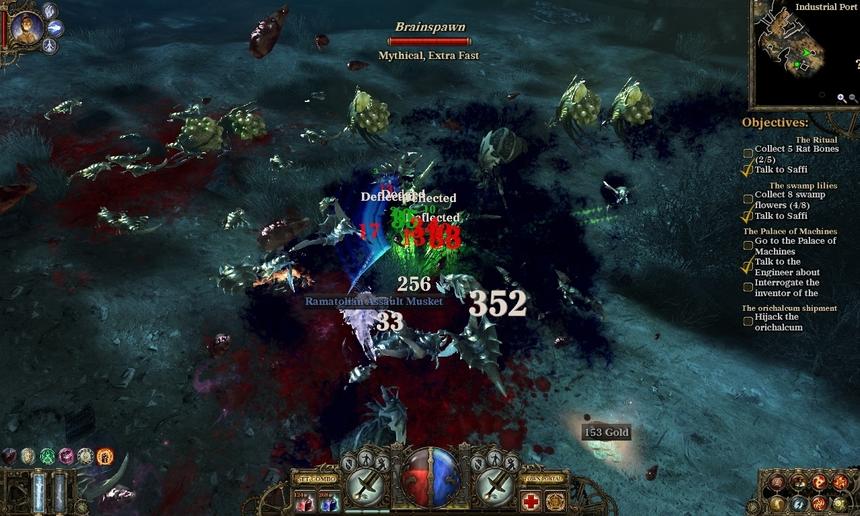Open the character portrait panel
Viewport: 860px width, 516px height.
click(x=27, y=28)
